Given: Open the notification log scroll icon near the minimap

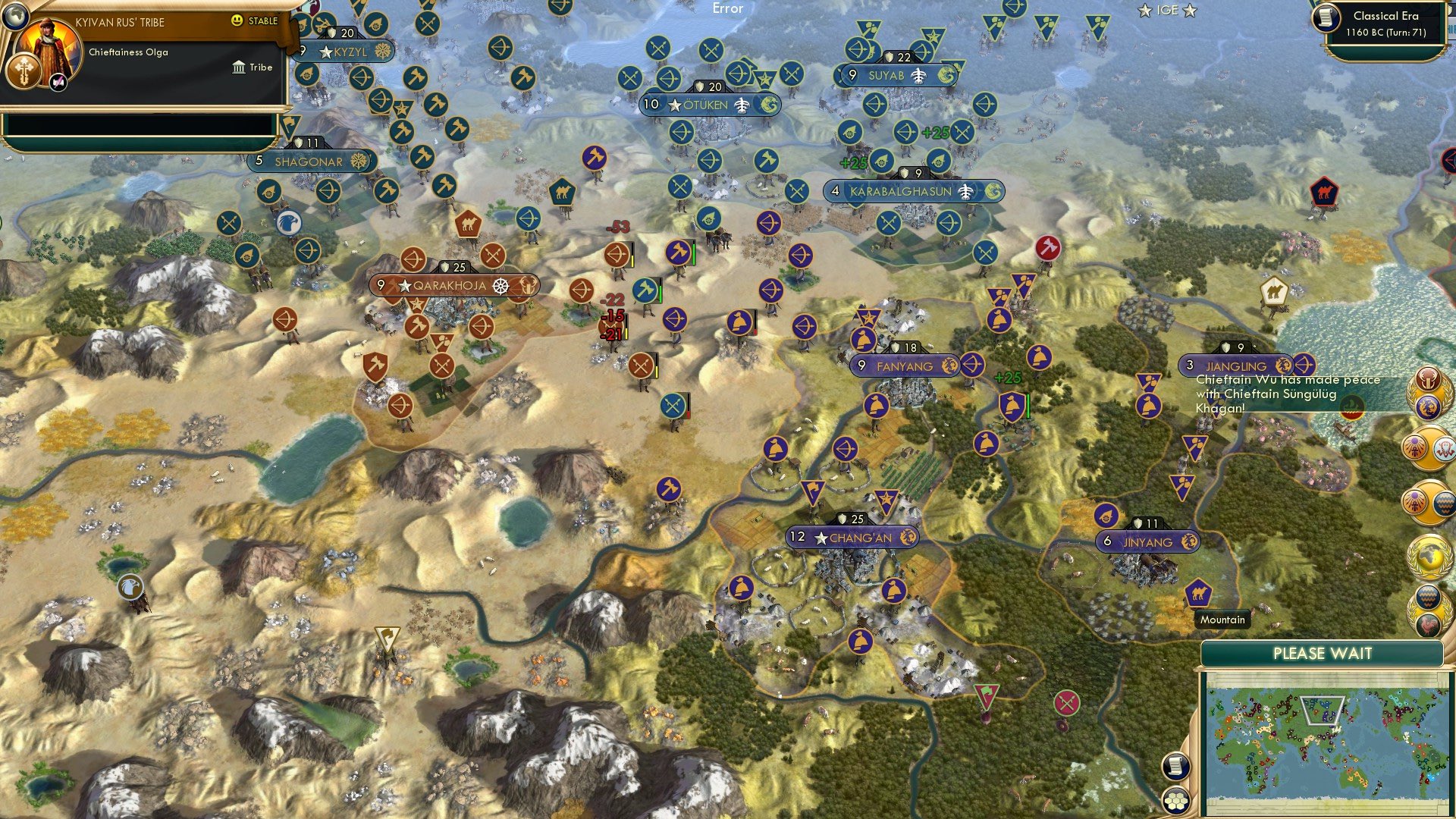Looking at the screenshot, I should (1175, 766).
